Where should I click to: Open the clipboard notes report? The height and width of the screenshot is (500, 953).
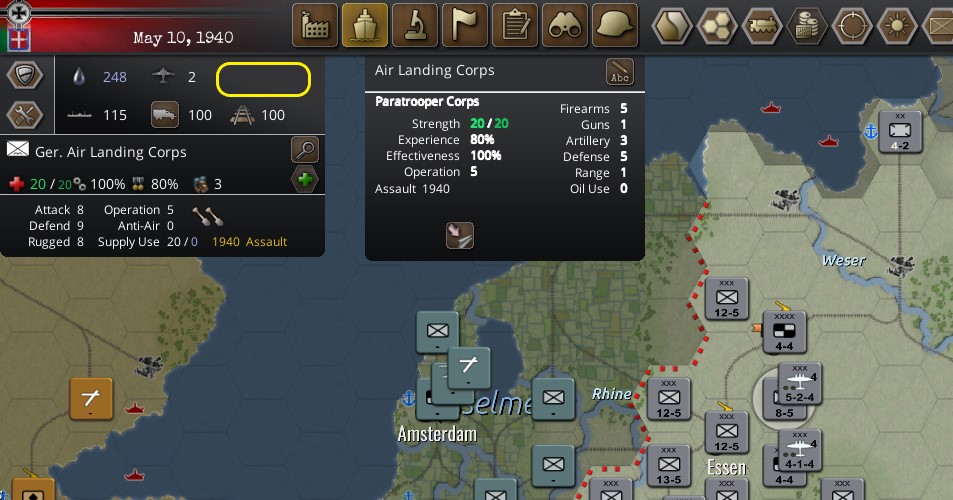point(516,25)
